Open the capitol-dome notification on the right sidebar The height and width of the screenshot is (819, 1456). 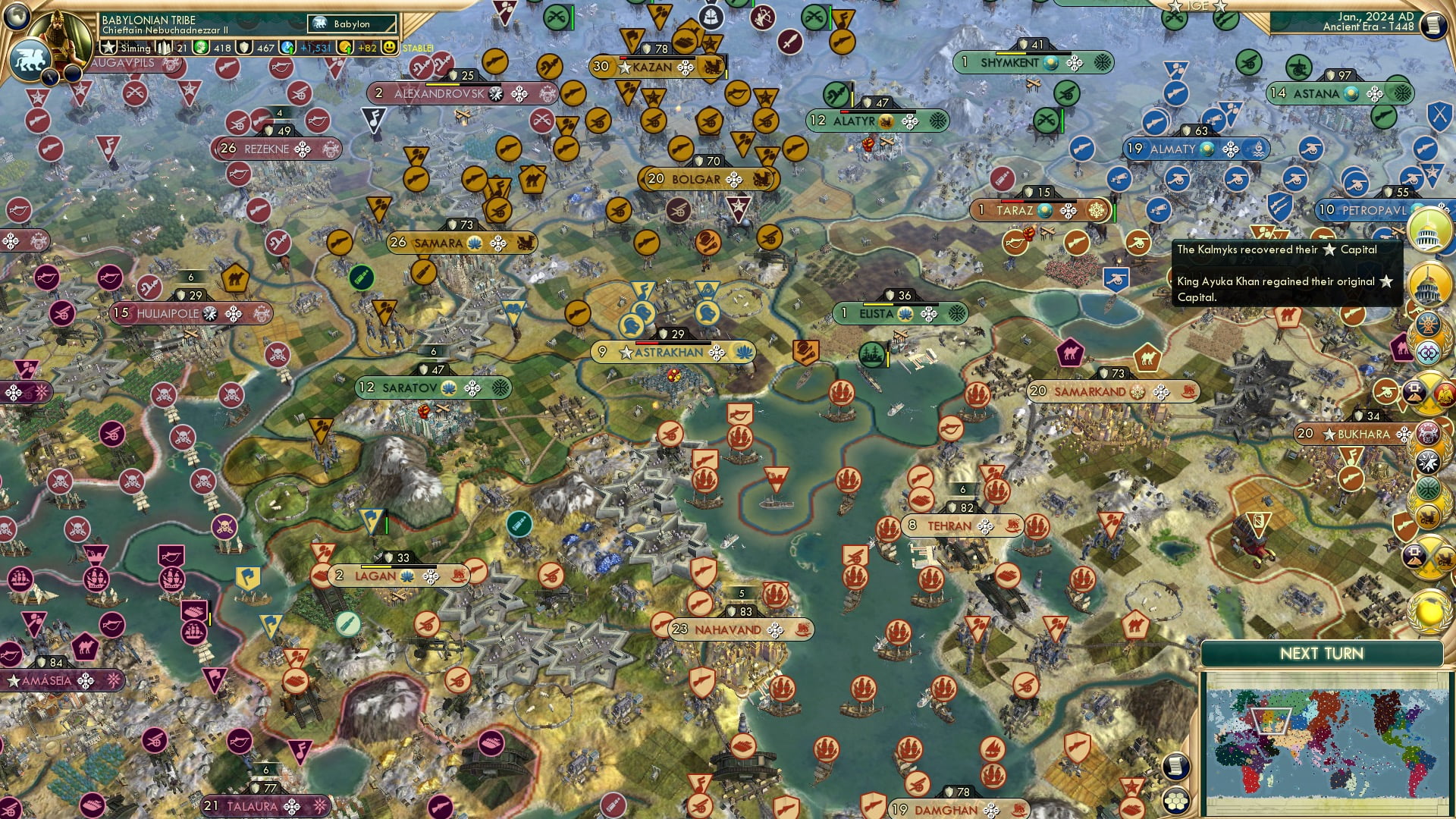coord(1428,233)
